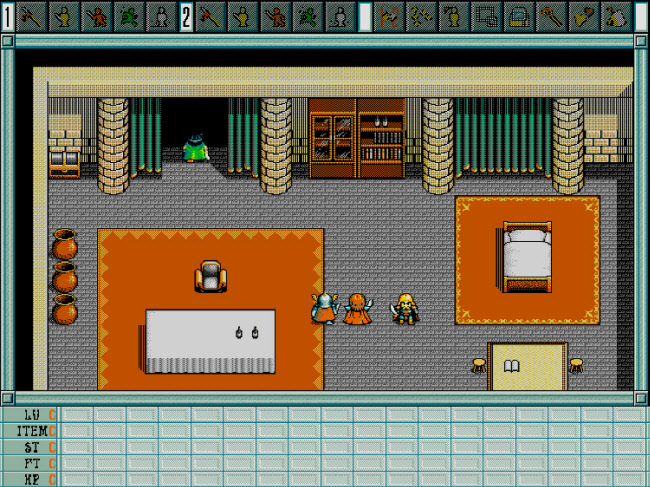The image size is (650, 487).
Task: Select the axe icon in party 1
Action: coord(32,16)
